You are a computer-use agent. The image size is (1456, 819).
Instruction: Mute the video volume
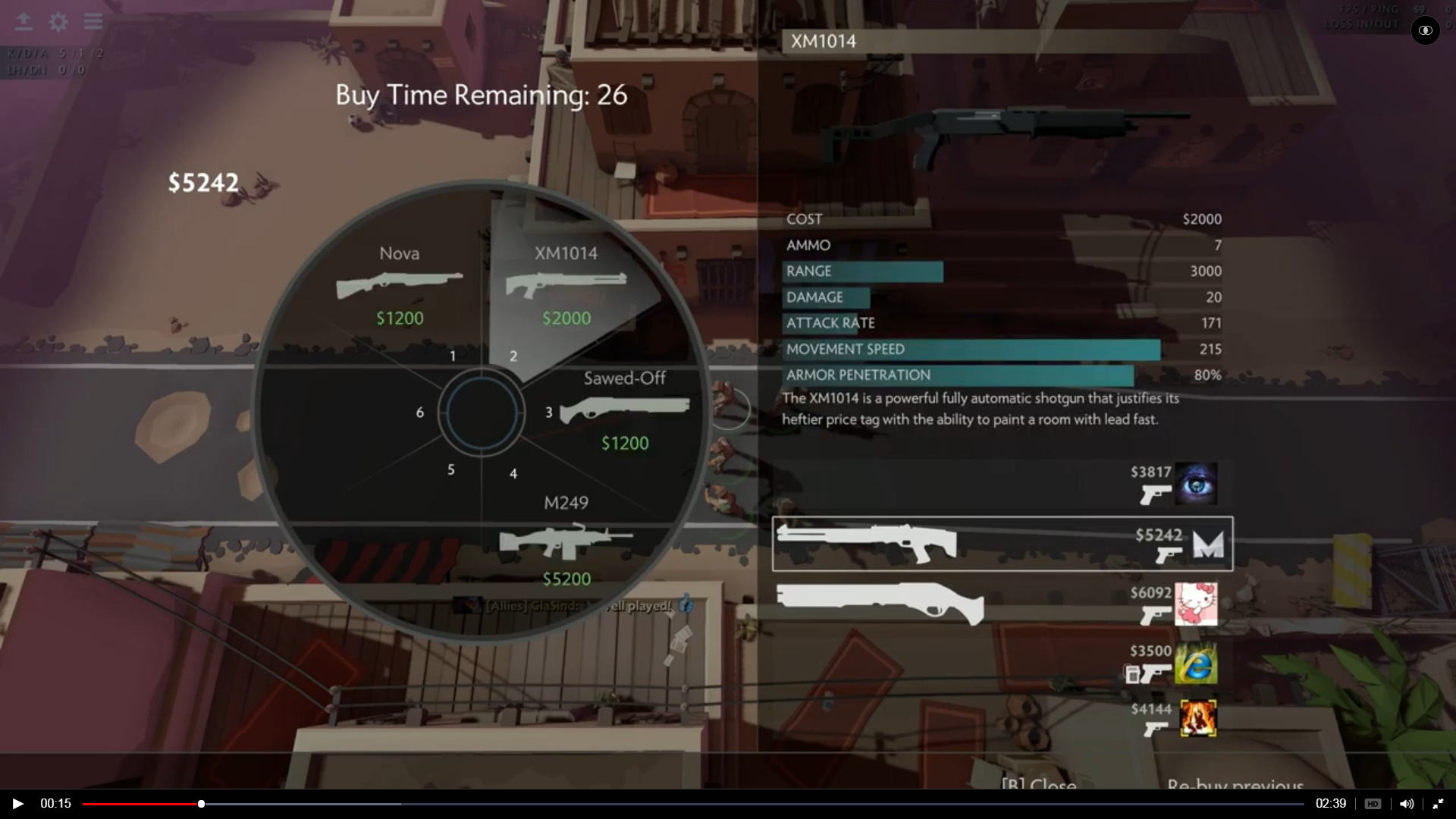1407,804
